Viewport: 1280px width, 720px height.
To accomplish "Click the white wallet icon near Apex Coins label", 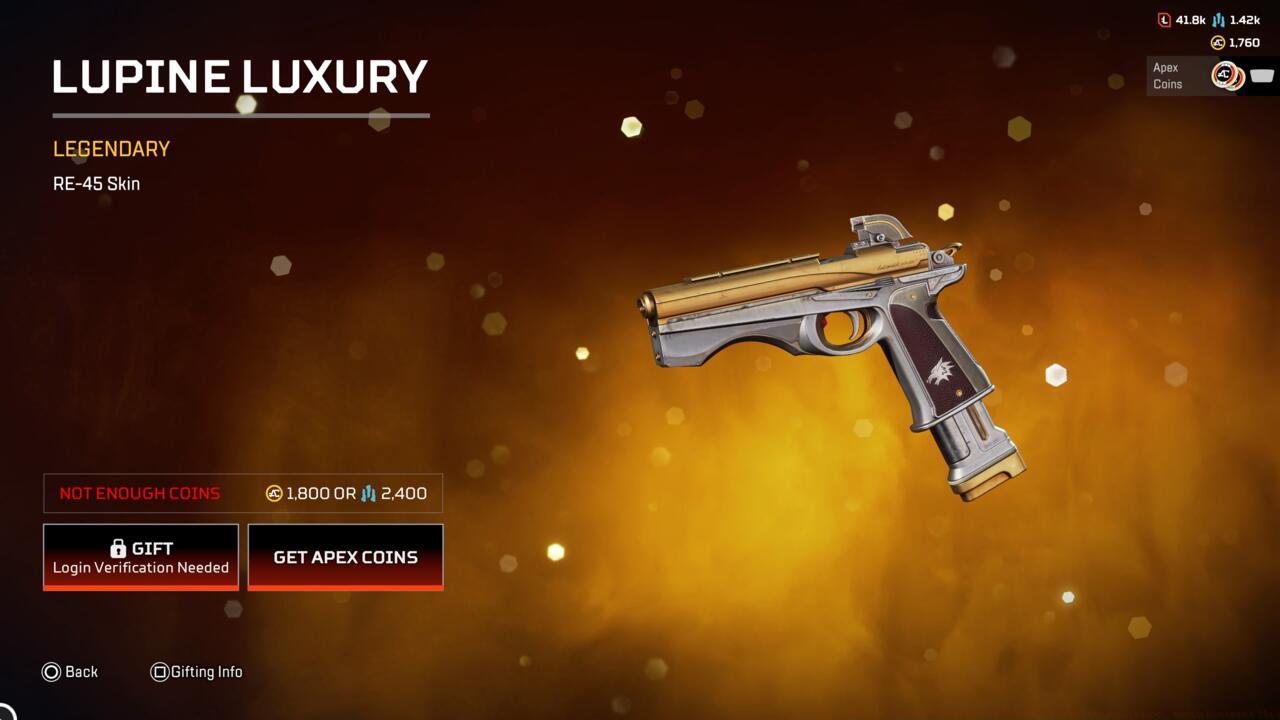I will click(x=1262, y=75).
